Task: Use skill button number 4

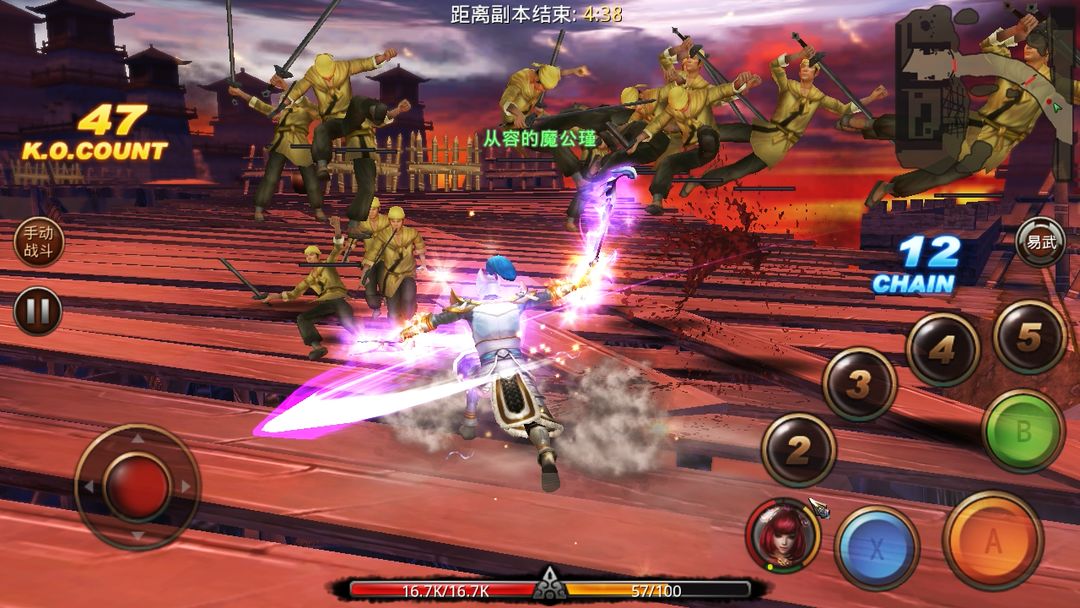Action: [x=942, y=350]
